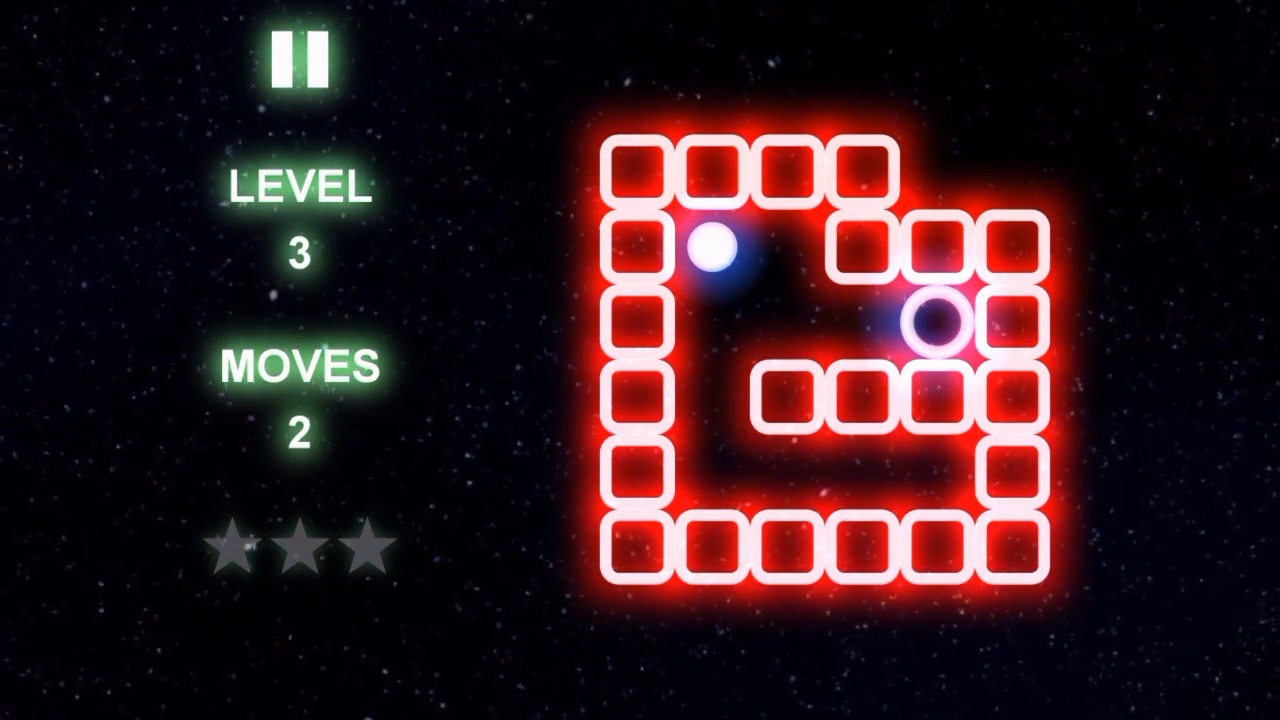
Task: Click the third star in the rating row
Action: pyautogui.click(x=368, y=545)
